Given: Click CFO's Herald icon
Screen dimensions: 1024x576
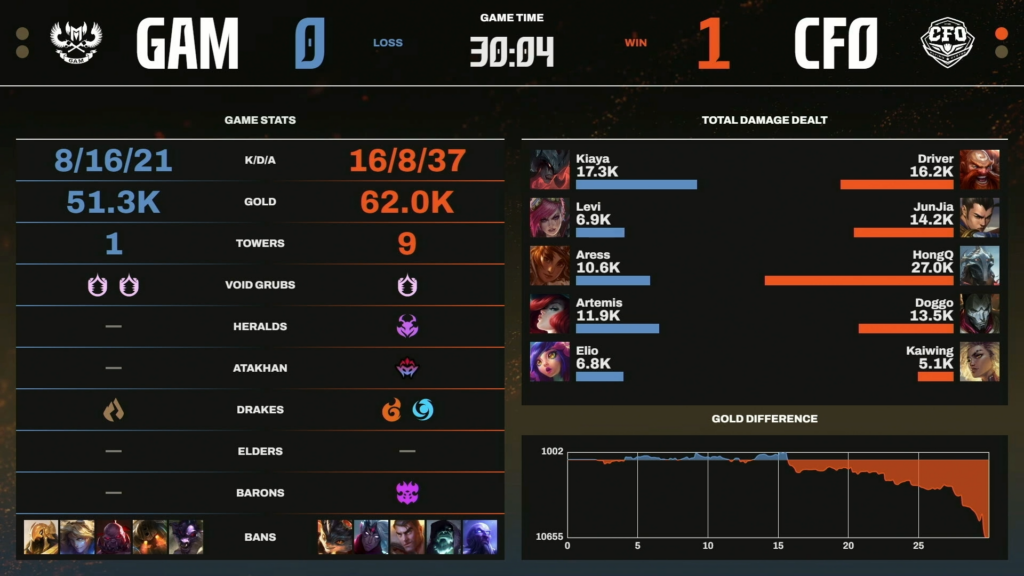Looking at the screenshot, I should tap(407, 326).
